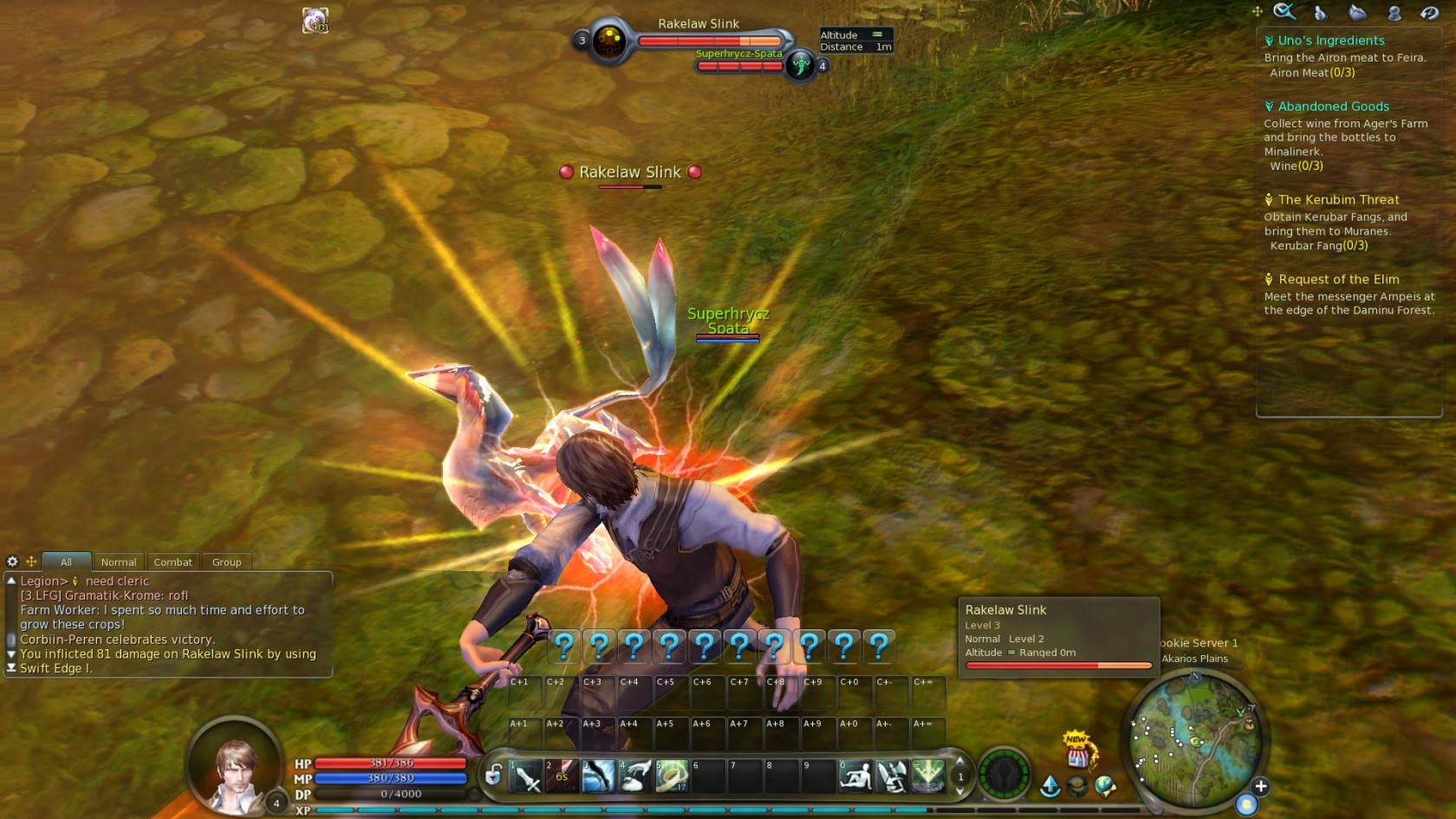Use the gathering hand skill in slot 4

634,776
